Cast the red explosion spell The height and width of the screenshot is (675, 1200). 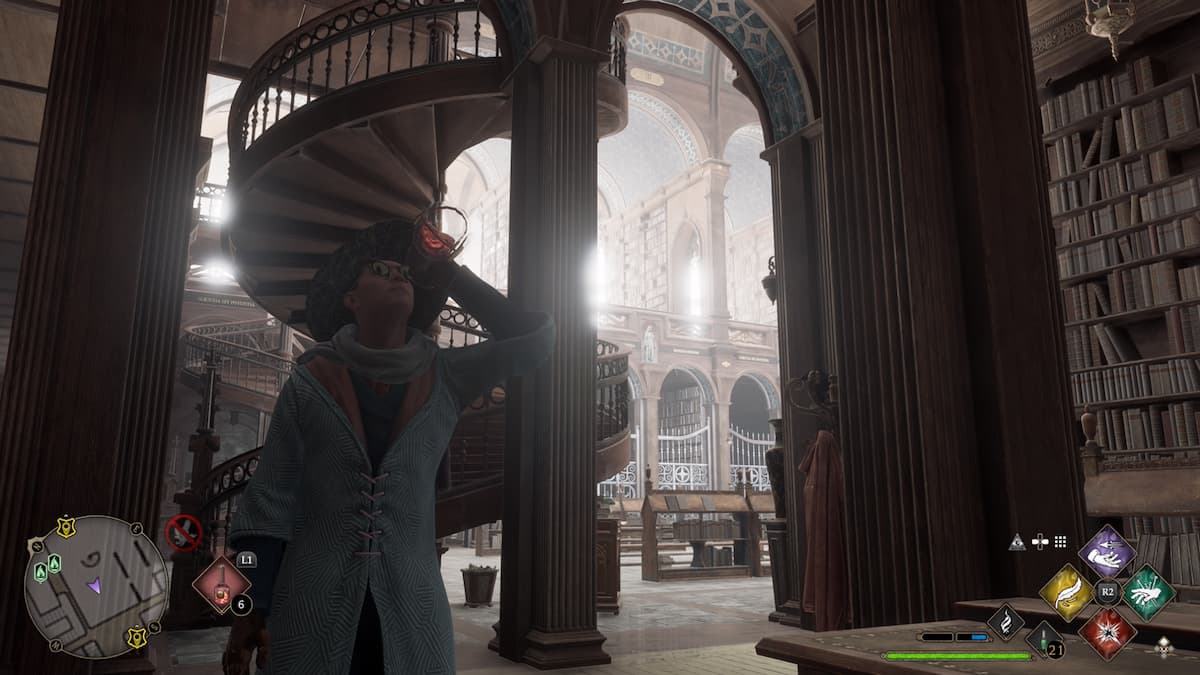coord(1106,632)
